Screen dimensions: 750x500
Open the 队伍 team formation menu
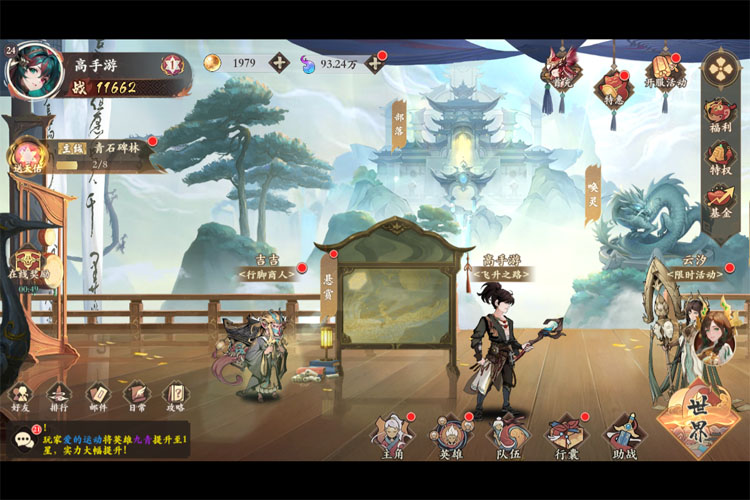(508, 437)
